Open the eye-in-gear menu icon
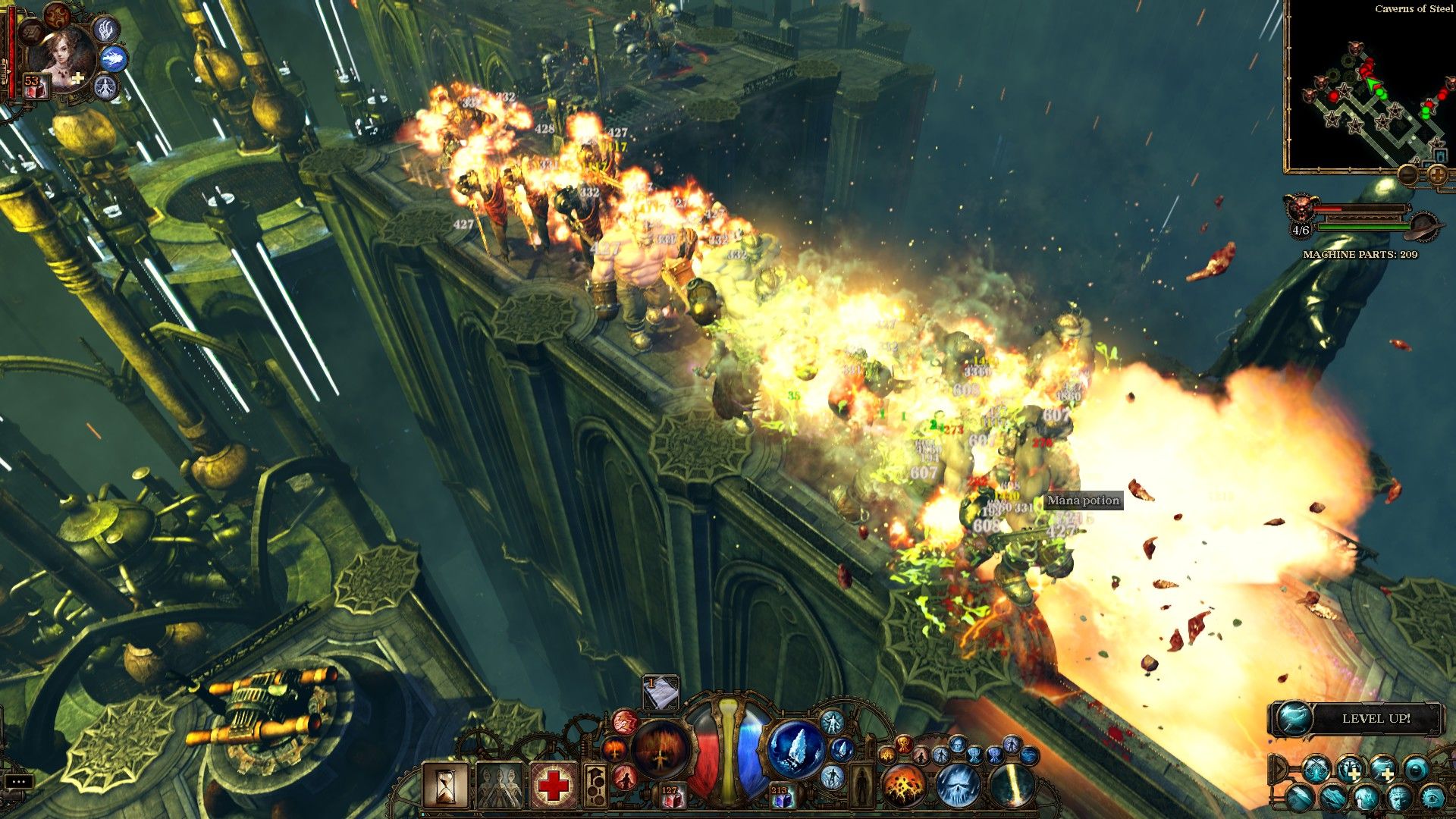The height and width of the screenshot is (819, 1456). tap(1432, 797)
